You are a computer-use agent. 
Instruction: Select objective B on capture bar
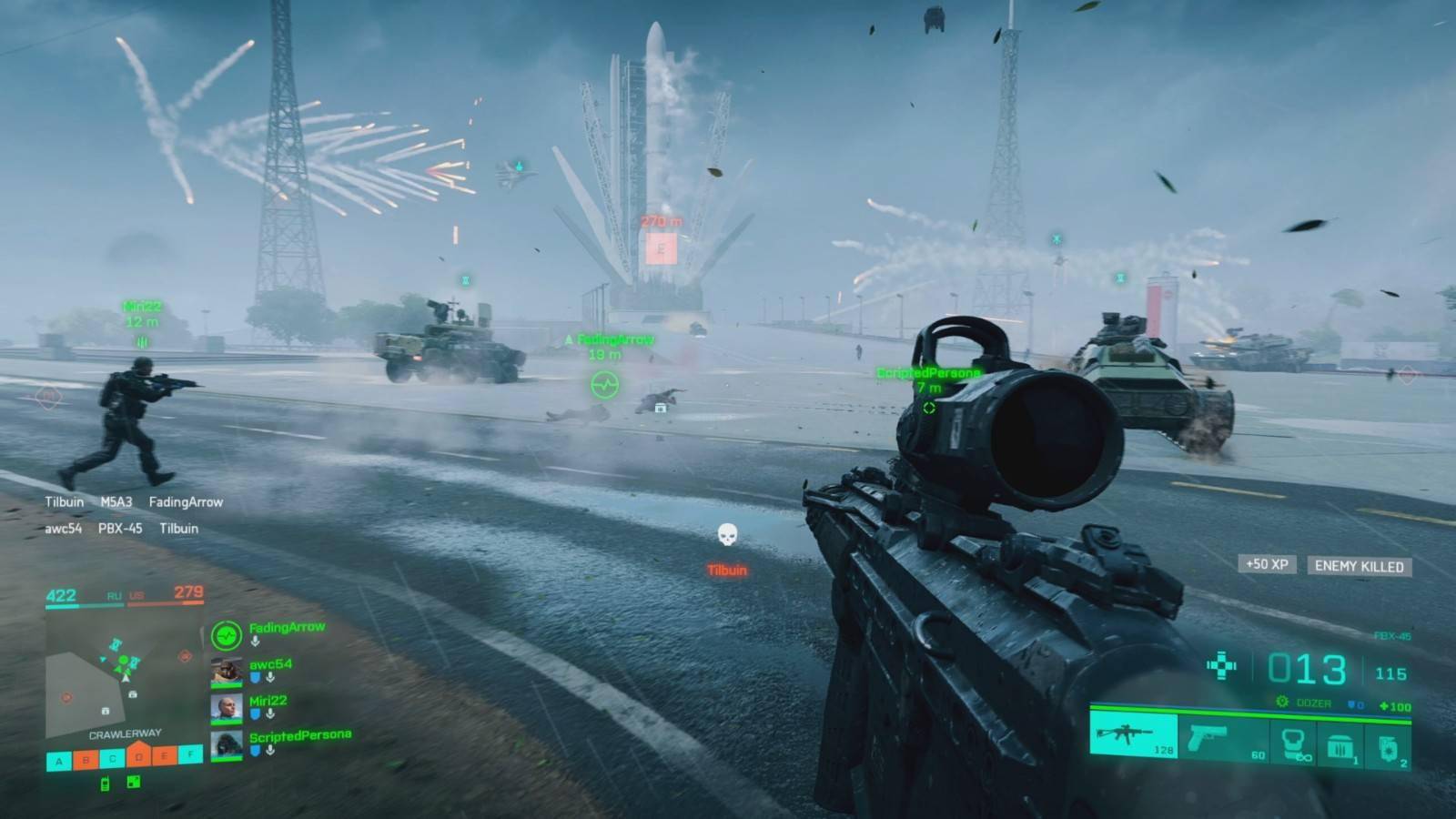[x=86, y=759]
